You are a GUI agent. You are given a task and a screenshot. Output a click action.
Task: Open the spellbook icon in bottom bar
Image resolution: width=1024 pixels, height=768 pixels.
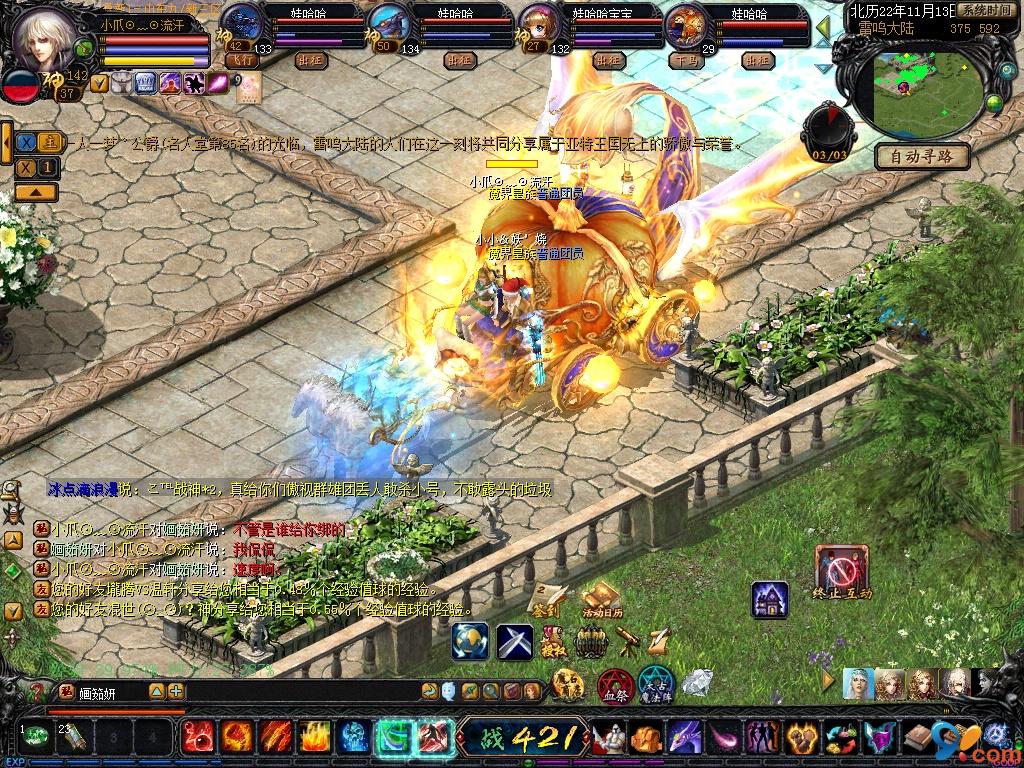tap(920, 738)
